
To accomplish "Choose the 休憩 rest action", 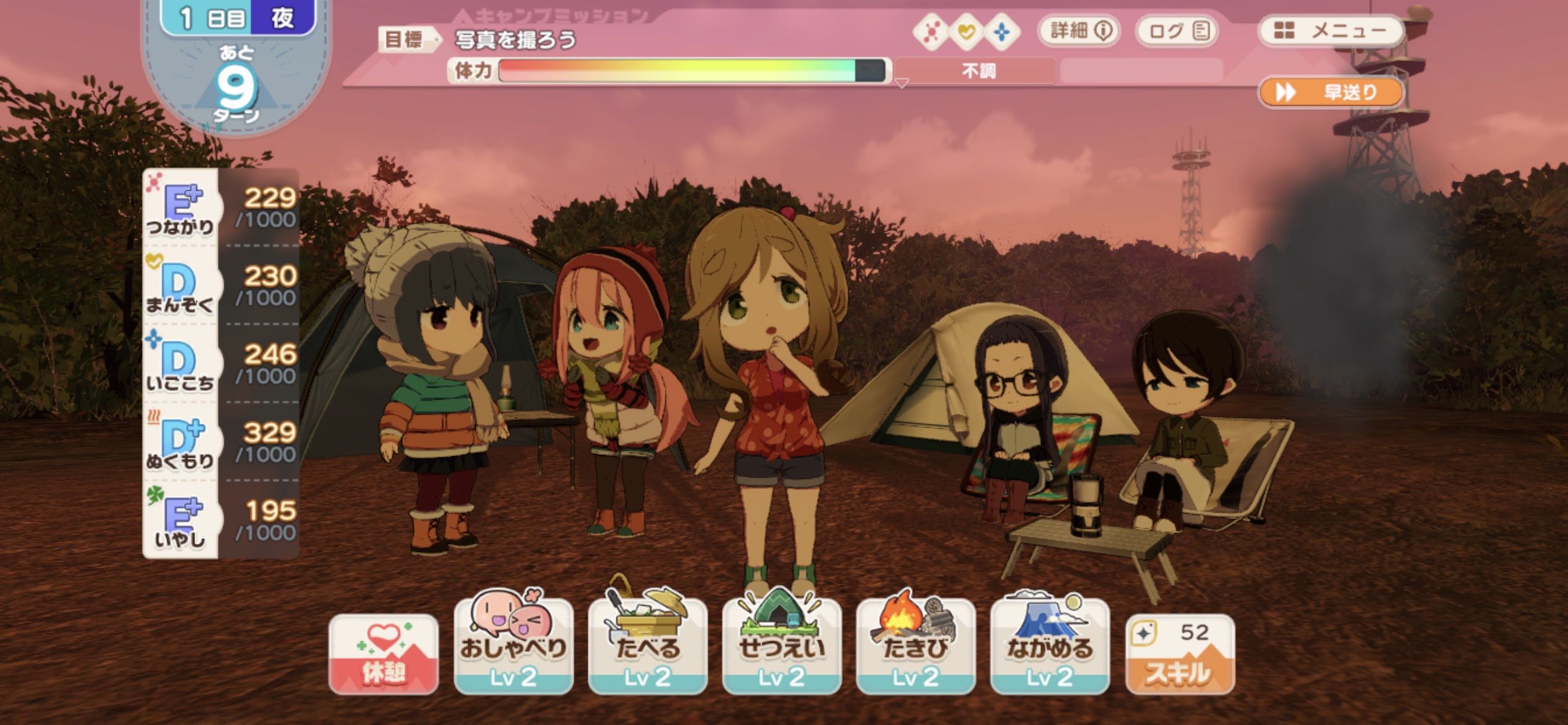I will click(x=383, y=654).
